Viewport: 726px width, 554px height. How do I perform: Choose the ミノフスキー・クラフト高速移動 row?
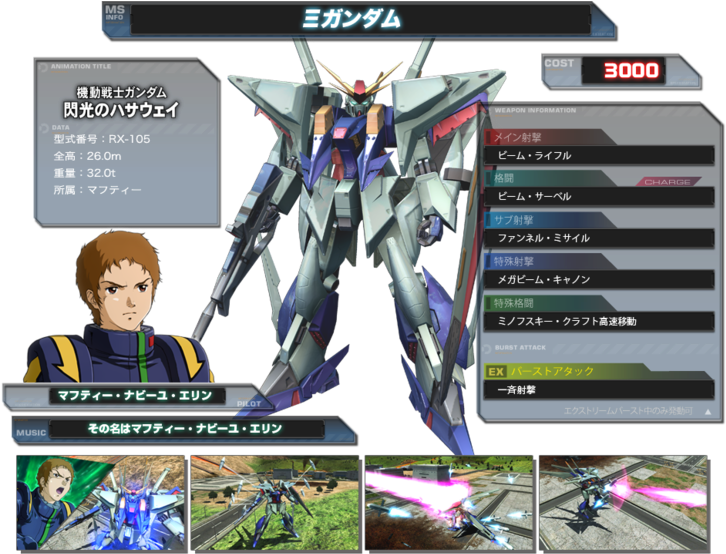pyautogui.click(x=598, y=321)
